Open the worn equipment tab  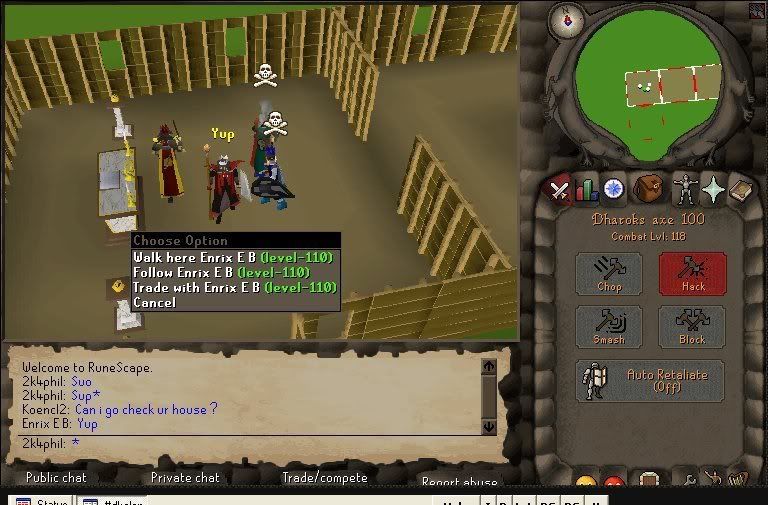684,188
